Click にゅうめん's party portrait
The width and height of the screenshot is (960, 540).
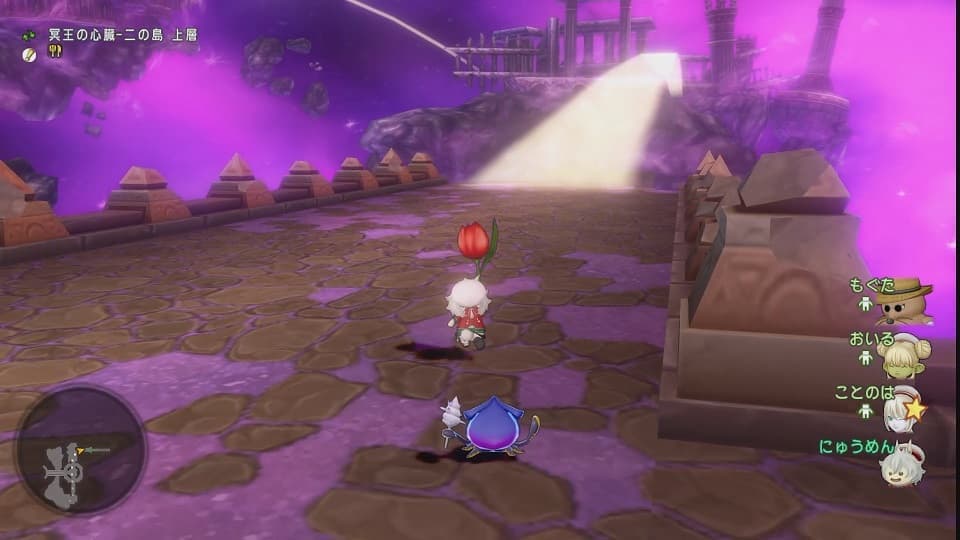(903, 462)
